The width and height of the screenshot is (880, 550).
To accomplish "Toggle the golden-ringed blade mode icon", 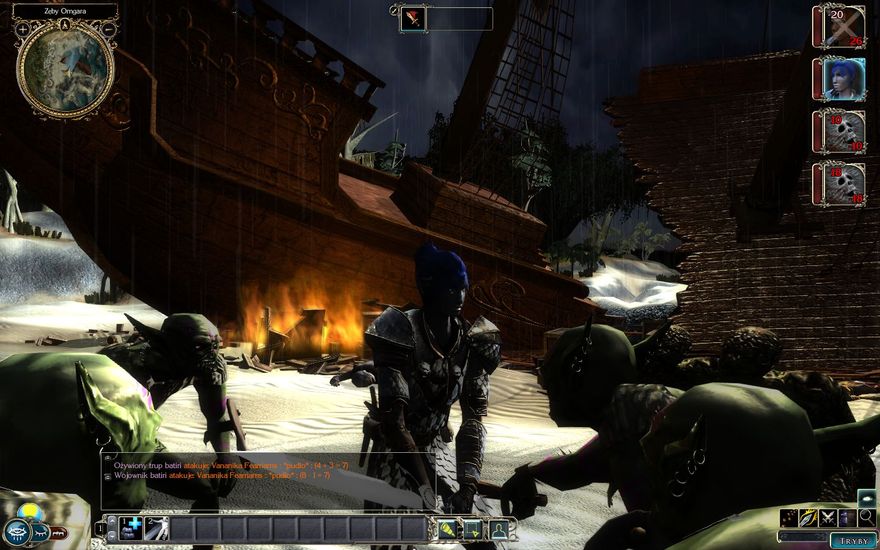I will coord(809,517).
